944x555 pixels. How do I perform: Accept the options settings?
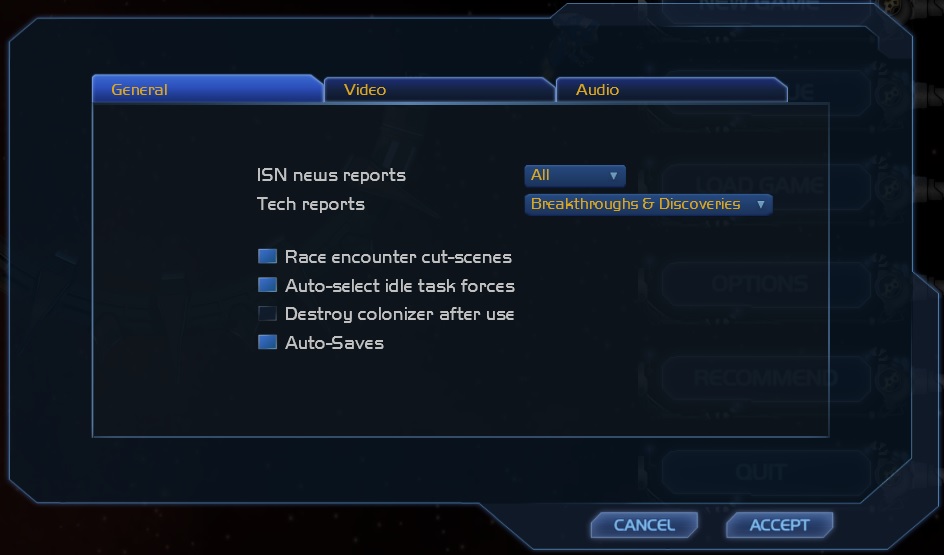point(779,525)
